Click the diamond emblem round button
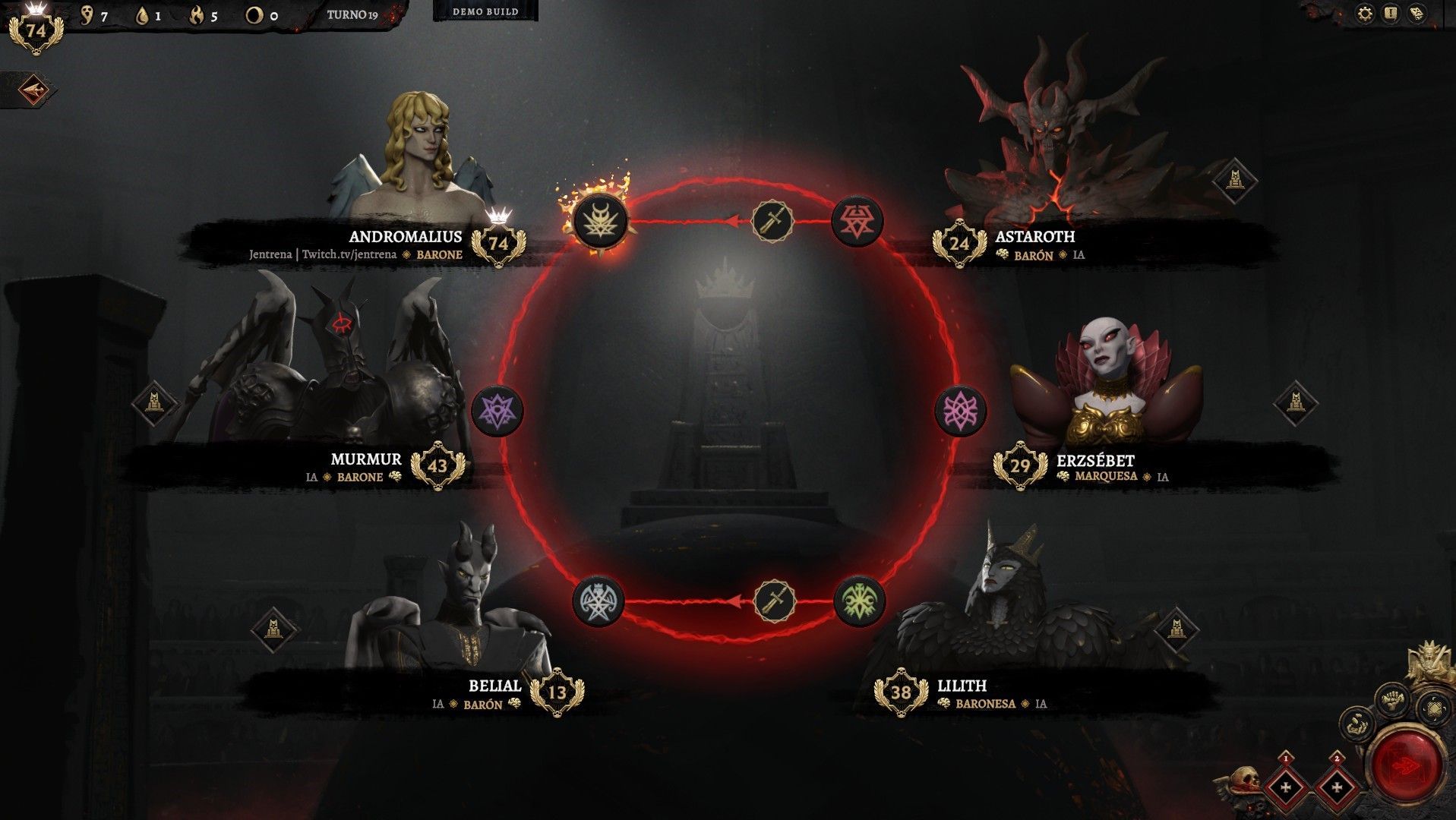 click(1433, 710)
